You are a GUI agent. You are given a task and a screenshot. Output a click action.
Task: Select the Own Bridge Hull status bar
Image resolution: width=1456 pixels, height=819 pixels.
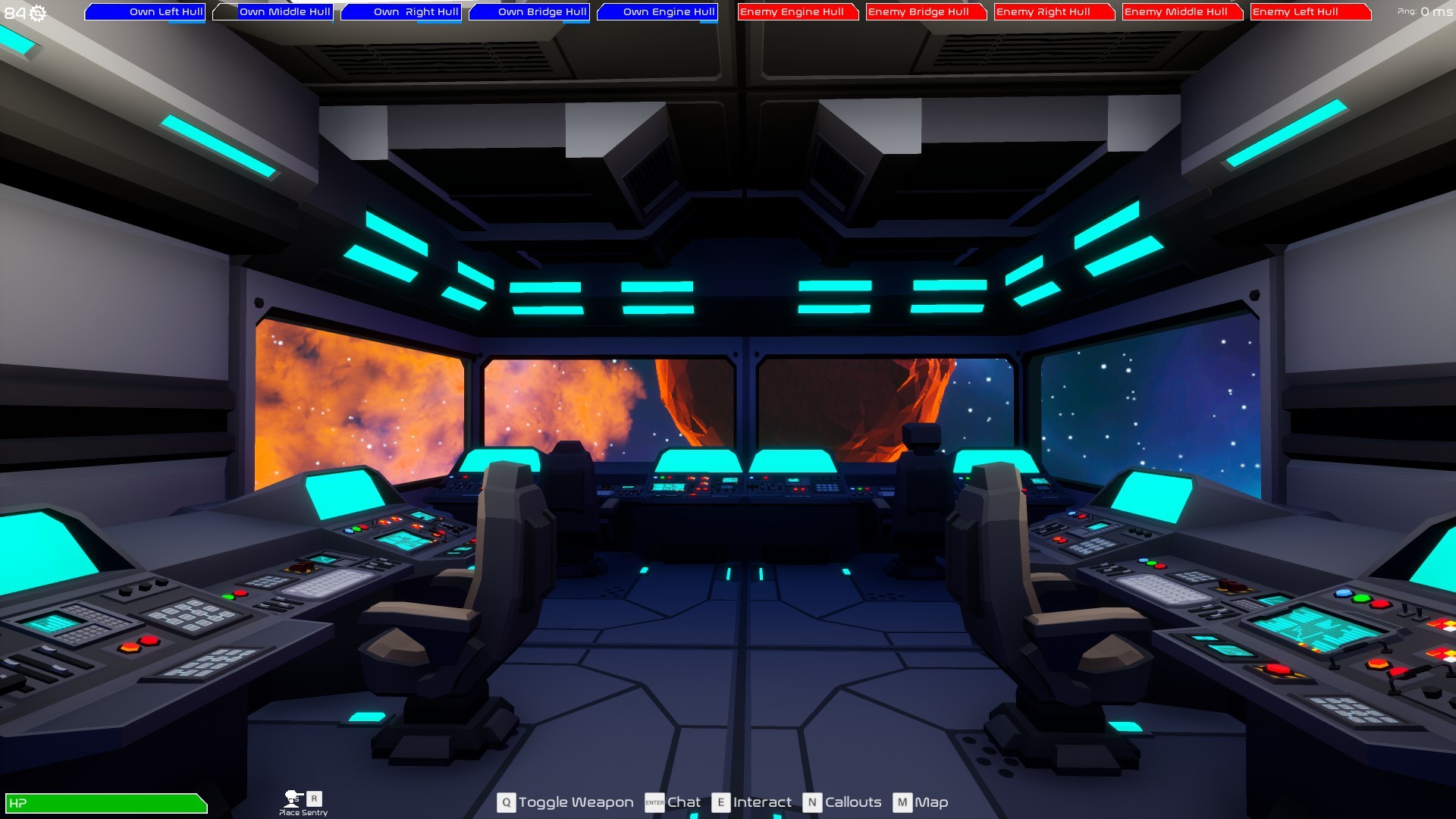click(530, 12)
